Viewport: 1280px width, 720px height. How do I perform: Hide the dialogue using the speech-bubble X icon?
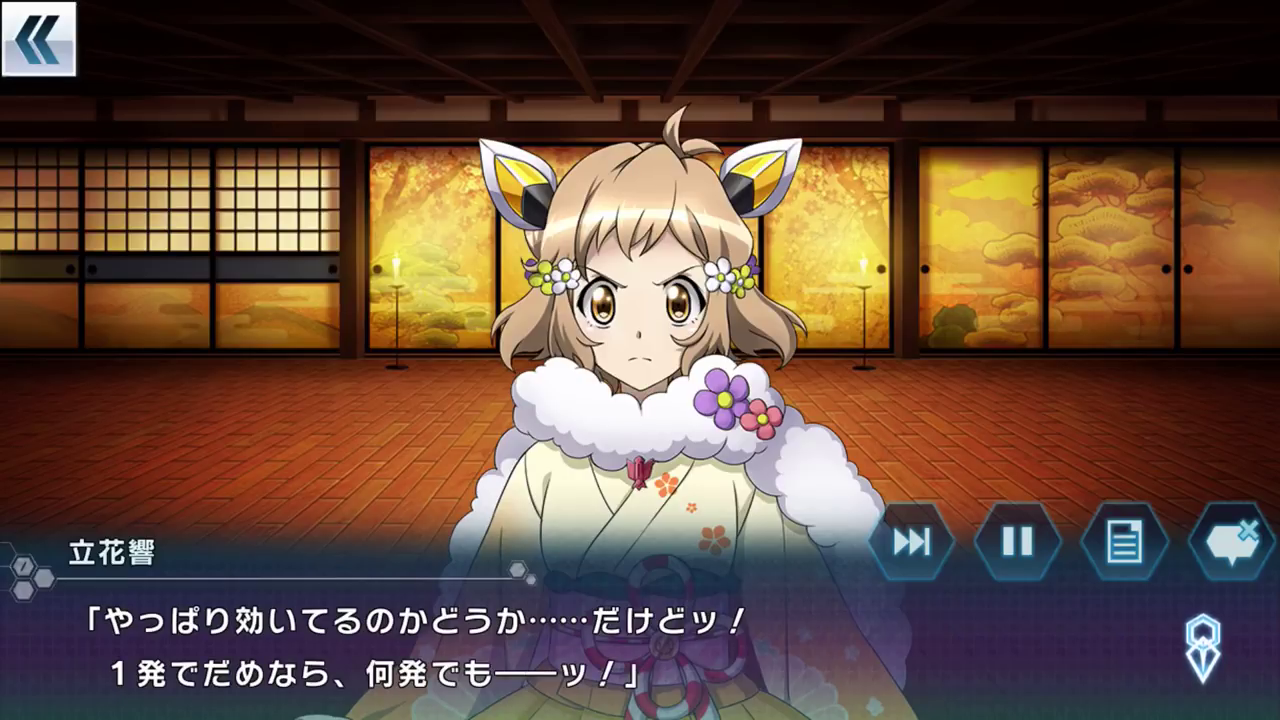coord(1232,541)
